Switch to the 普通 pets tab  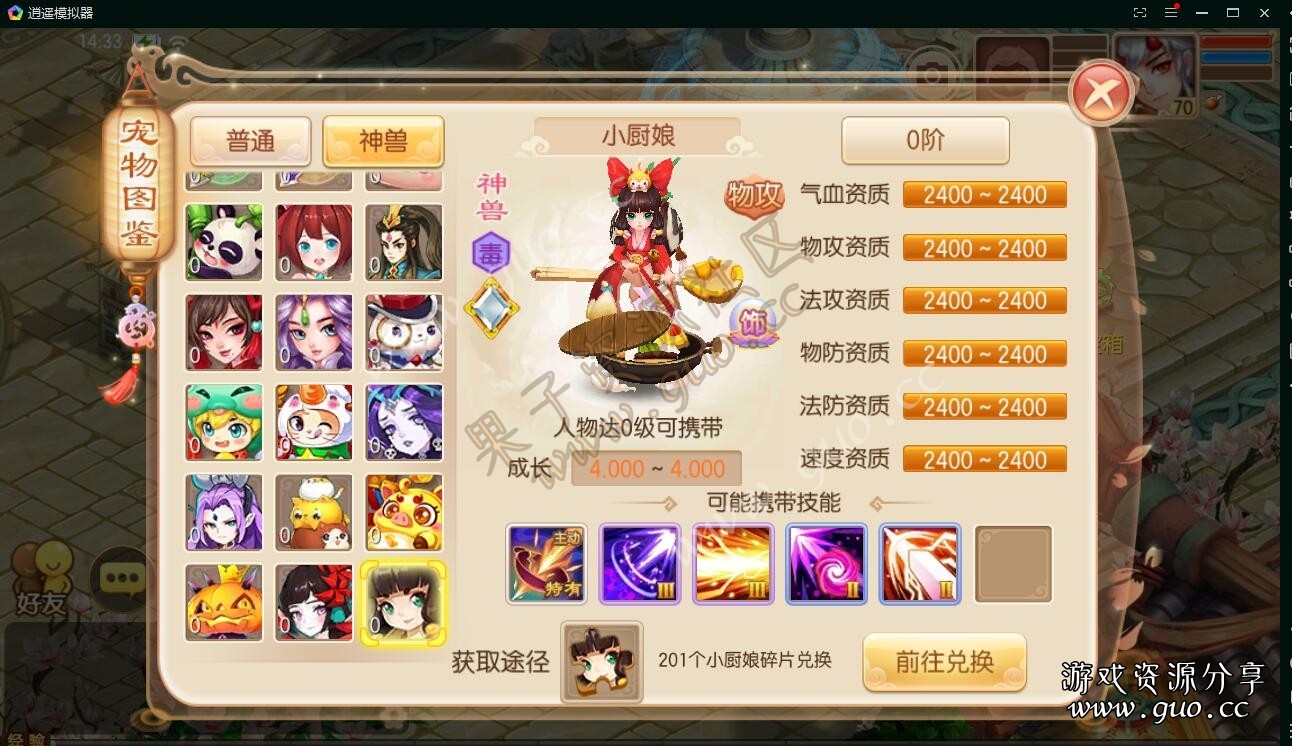(x=250, y=142)
